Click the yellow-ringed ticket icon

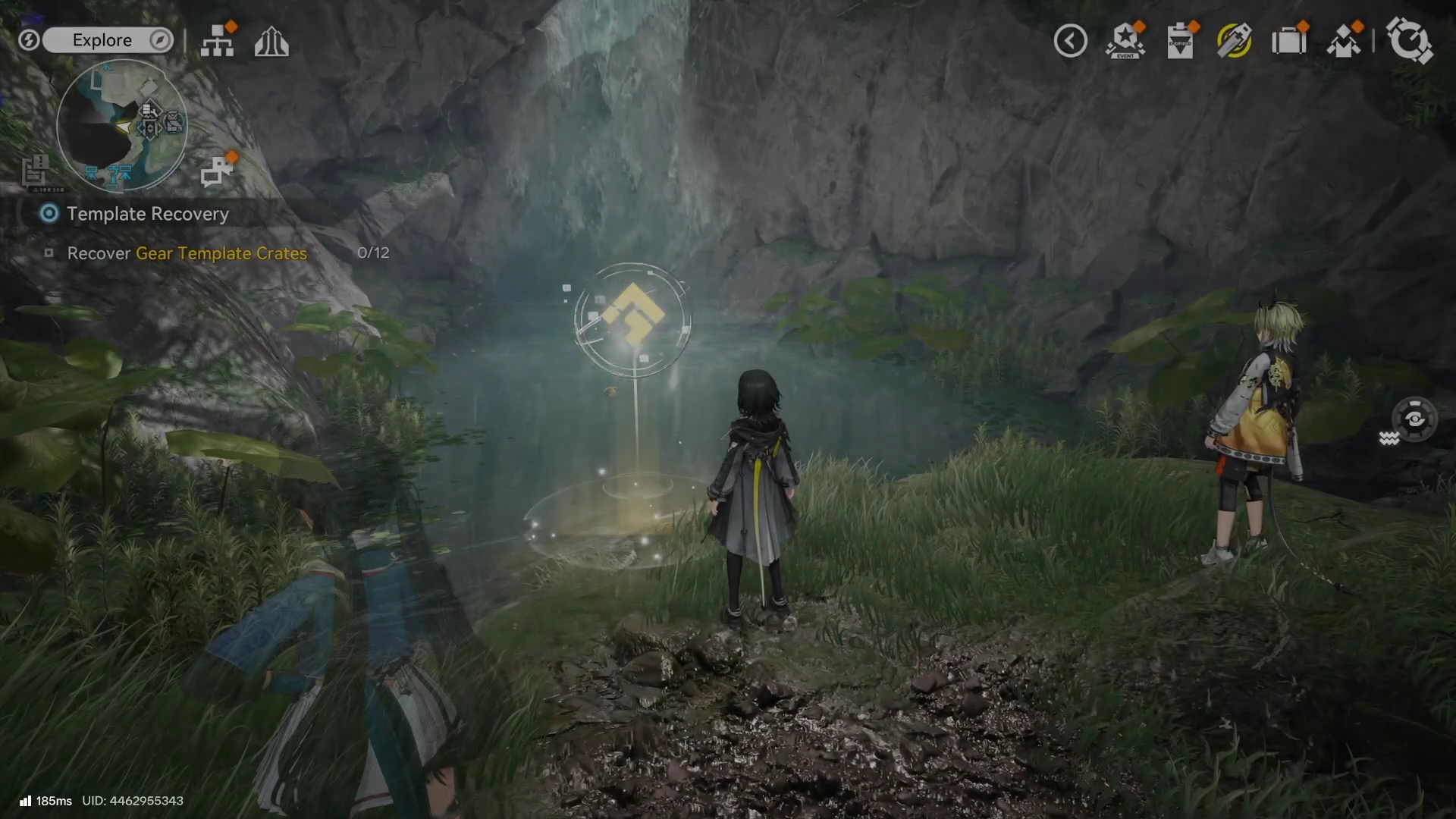[x=1235, y=41]
